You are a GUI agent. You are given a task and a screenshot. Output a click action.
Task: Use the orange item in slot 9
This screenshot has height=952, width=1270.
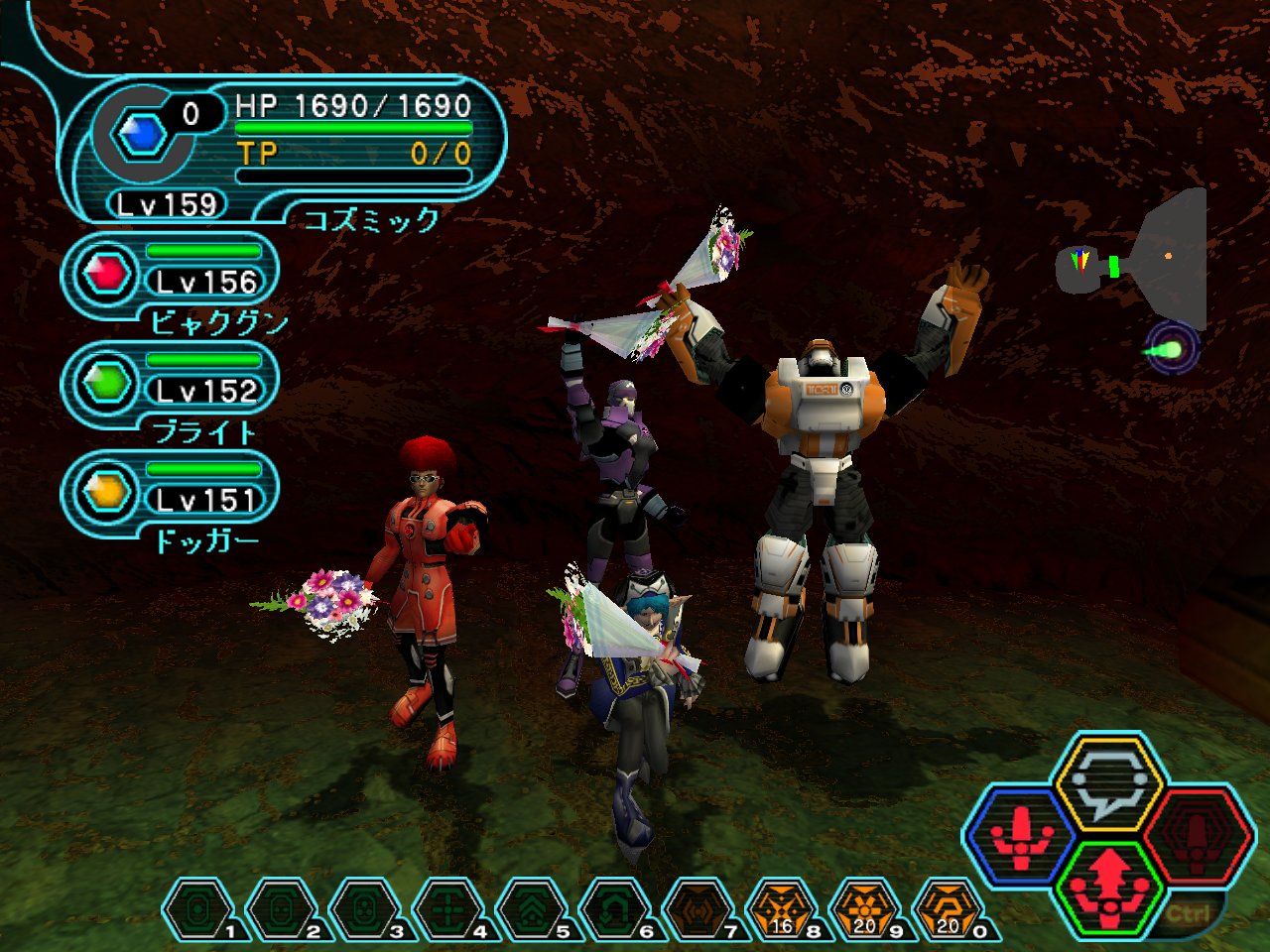click(865, 909)
